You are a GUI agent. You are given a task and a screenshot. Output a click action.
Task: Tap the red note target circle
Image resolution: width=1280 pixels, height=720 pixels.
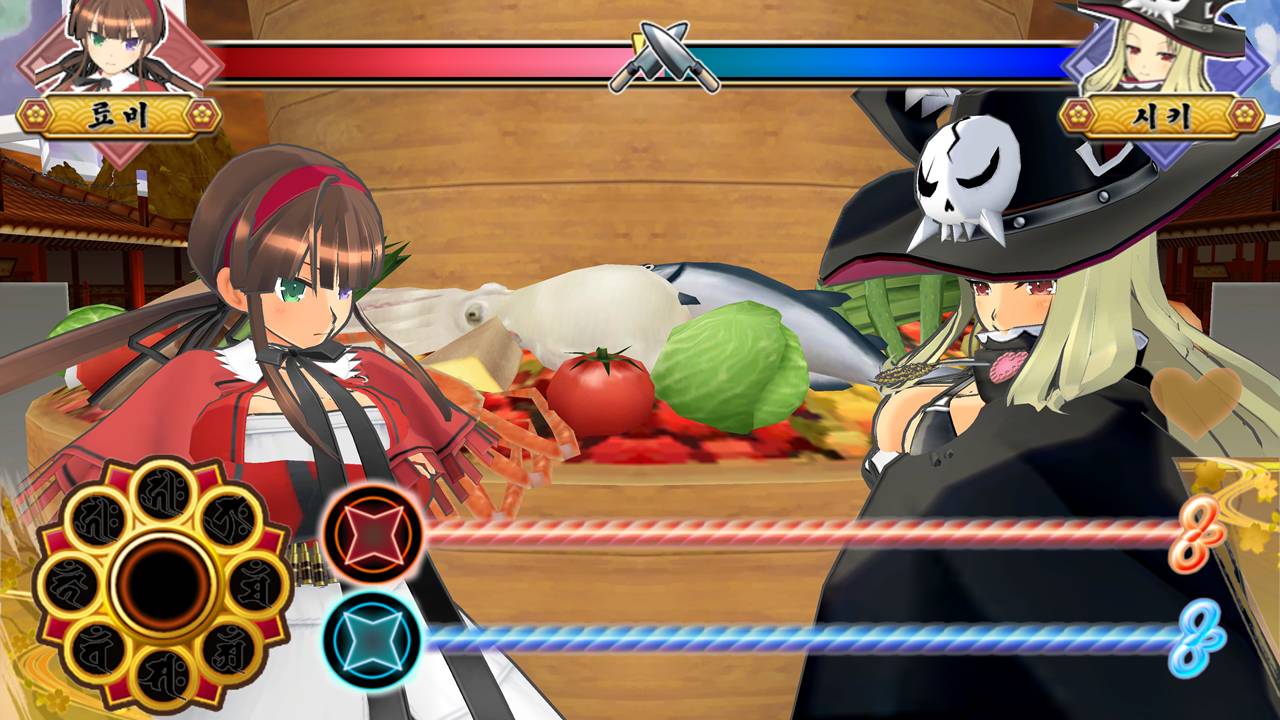point(372,533)
